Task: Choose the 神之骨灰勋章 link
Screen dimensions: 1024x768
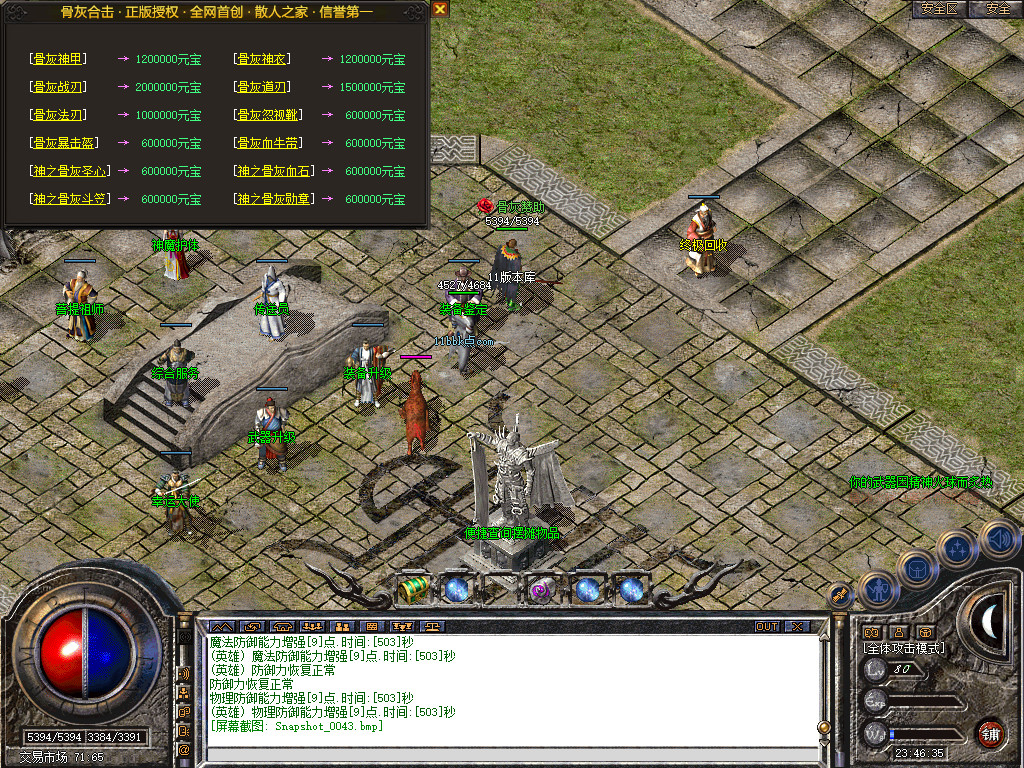Action: [x=274, y=199]
